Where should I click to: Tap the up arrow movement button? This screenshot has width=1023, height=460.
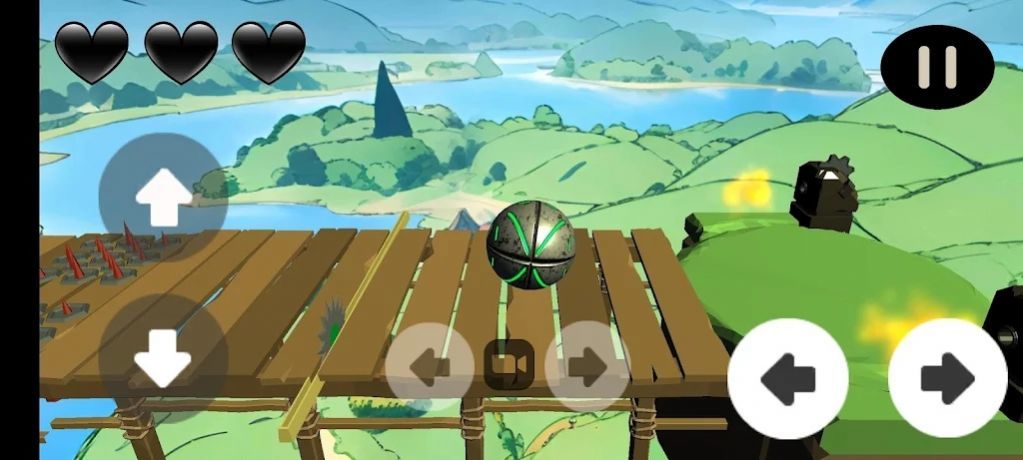click(x=163, y=197)
